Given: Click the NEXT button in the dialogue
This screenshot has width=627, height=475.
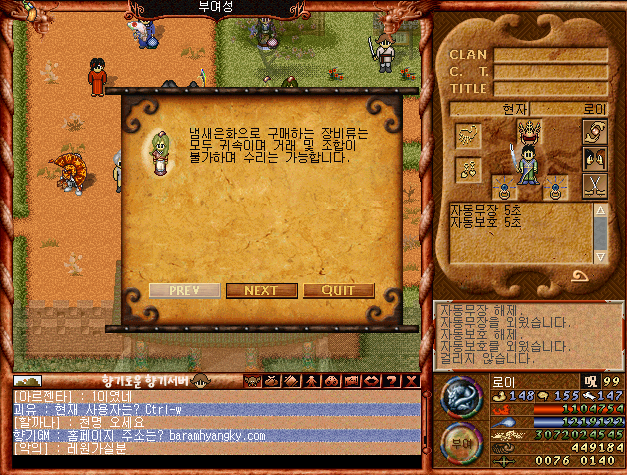Looking at the screenshot, I should (261, 291).
